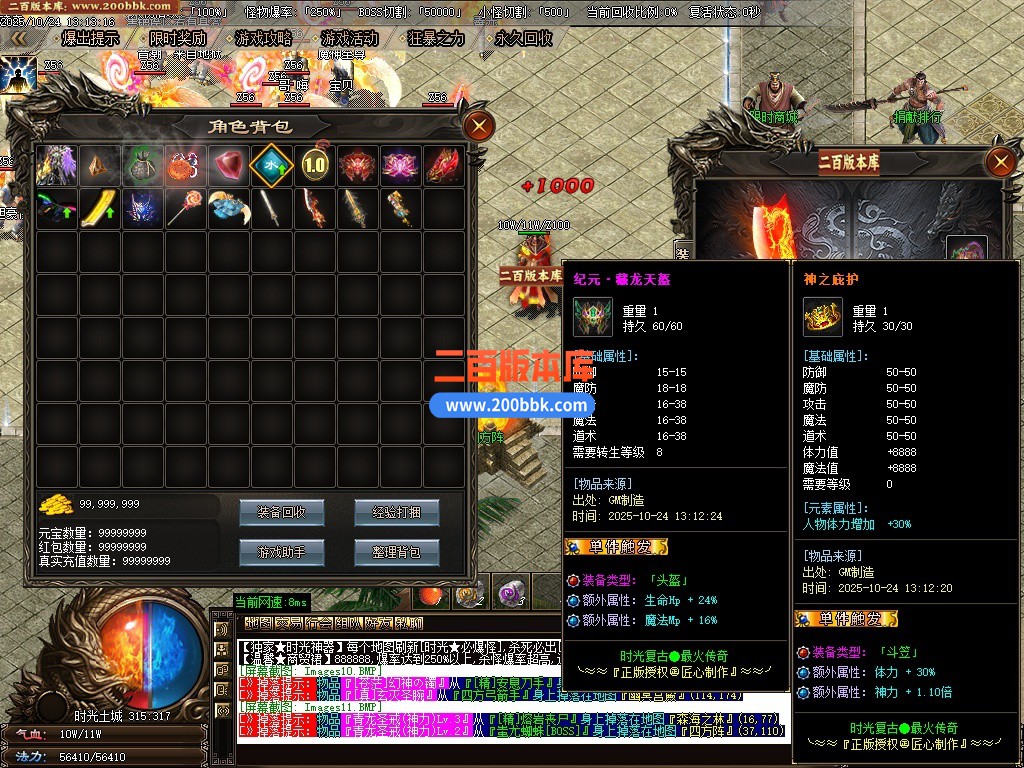Close the 角色背包 inventory window

[480, 126]
